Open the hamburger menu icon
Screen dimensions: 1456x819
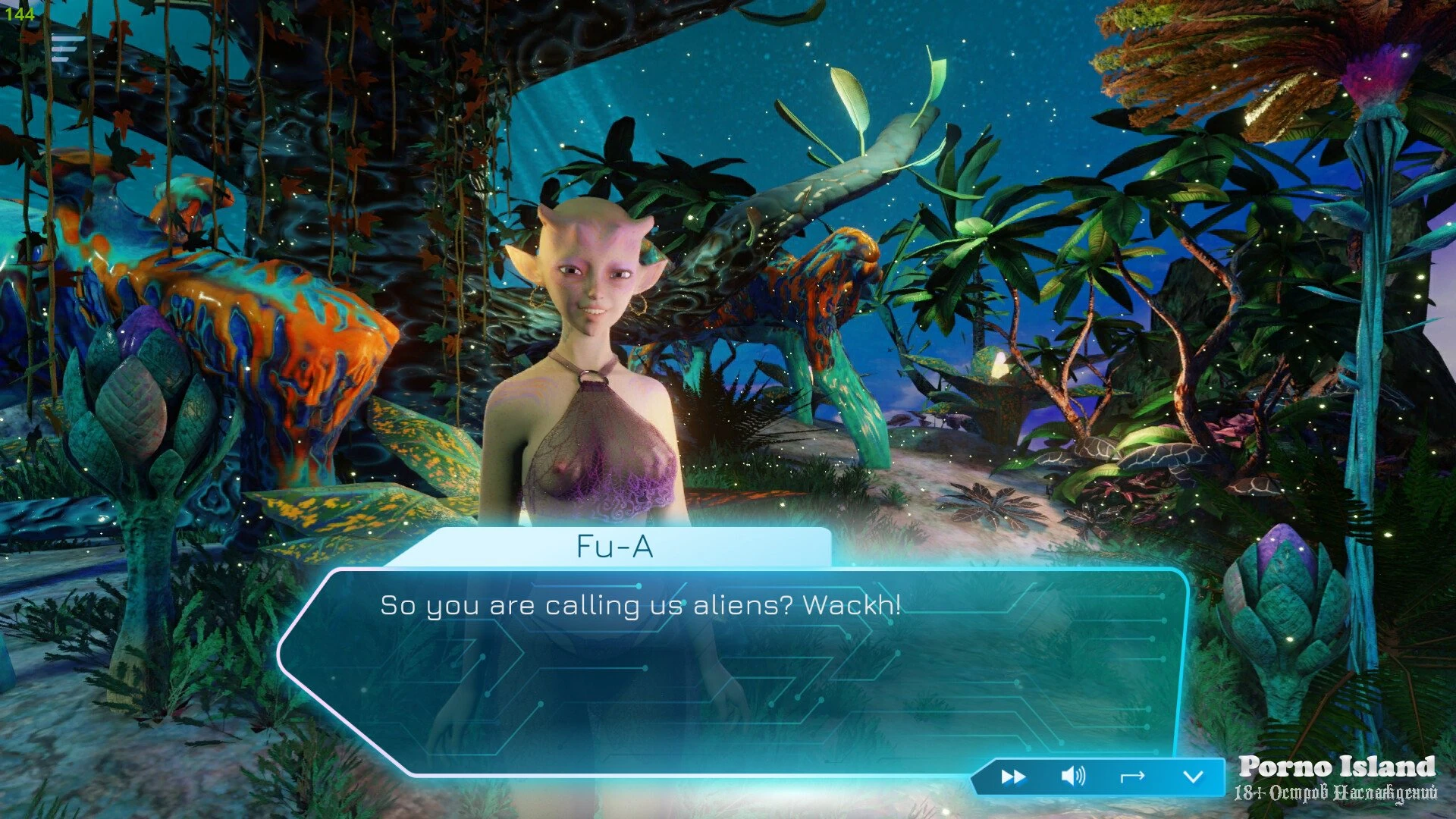[66, 49]
